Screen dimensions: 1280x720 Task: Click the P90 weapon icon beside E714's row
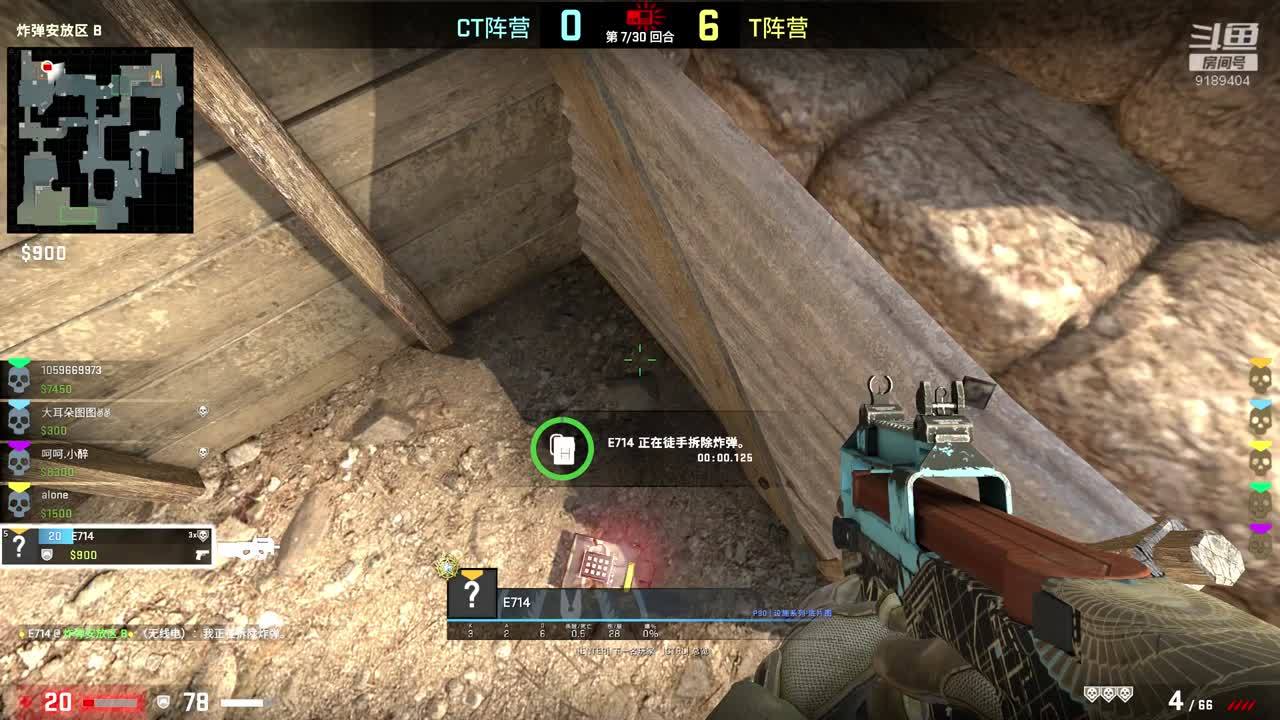(246, 548)
